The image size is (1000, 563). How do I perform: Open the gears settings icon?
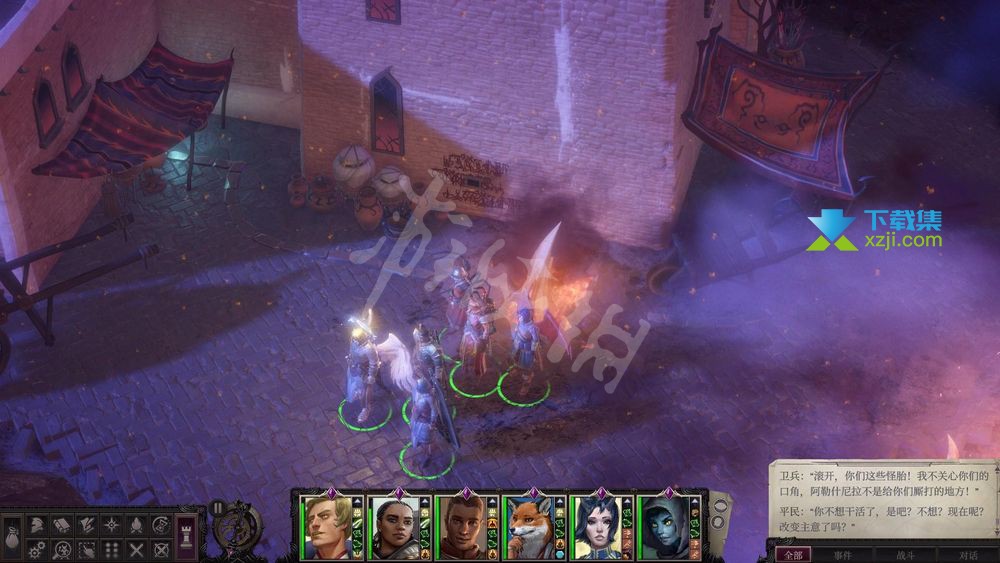pos(36,548)
